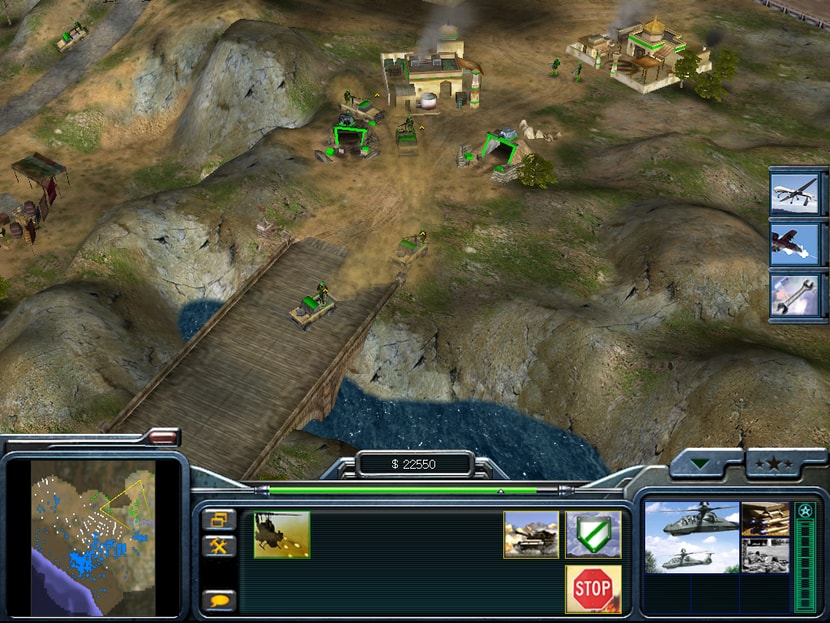Image resolution: width=830 pixels, height=623 pixels.
Task: Open the minimap in the corner
Action: coord(93,535)
